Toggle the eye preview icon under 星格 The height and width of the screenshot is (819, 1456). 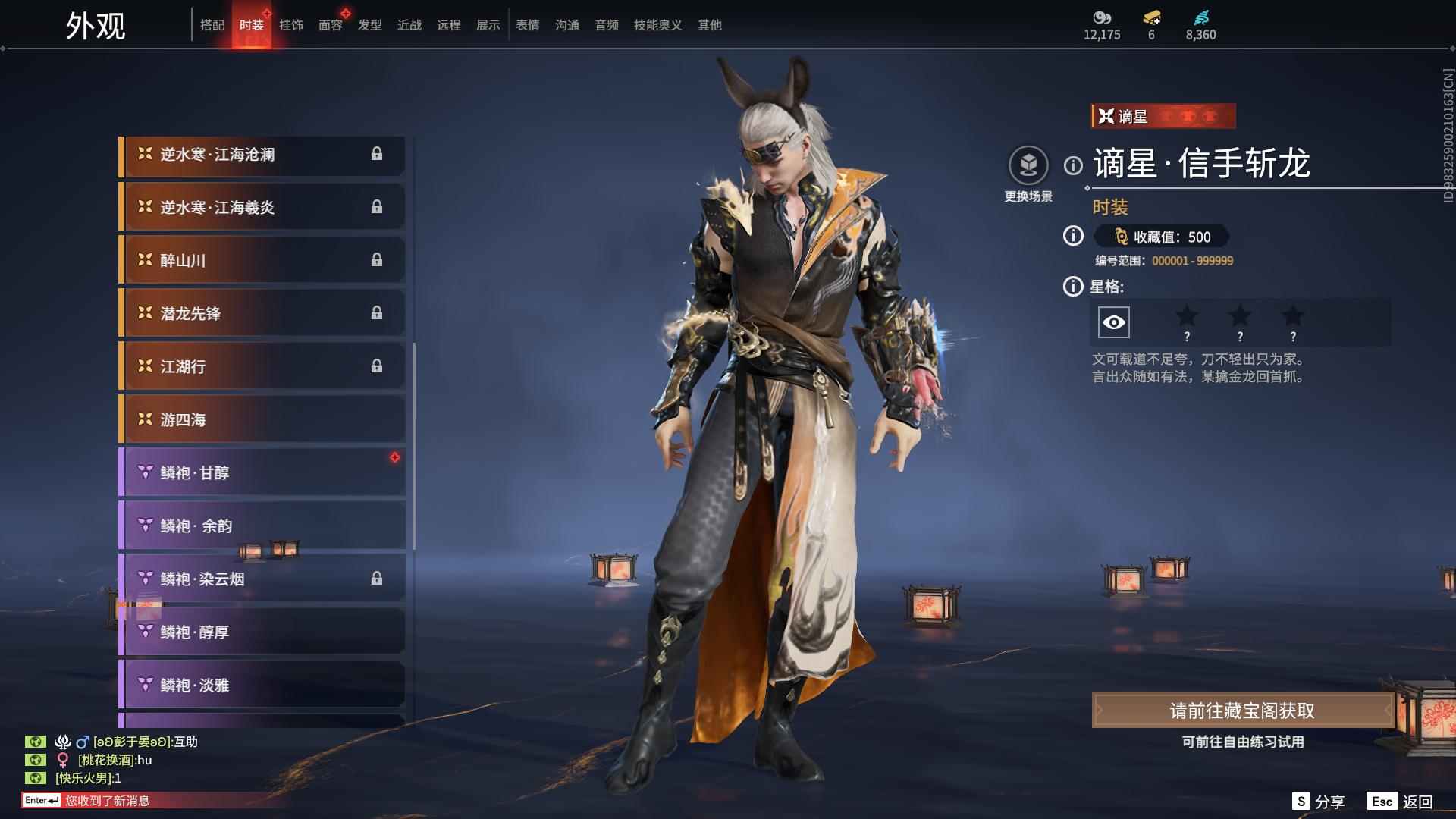1114,323
